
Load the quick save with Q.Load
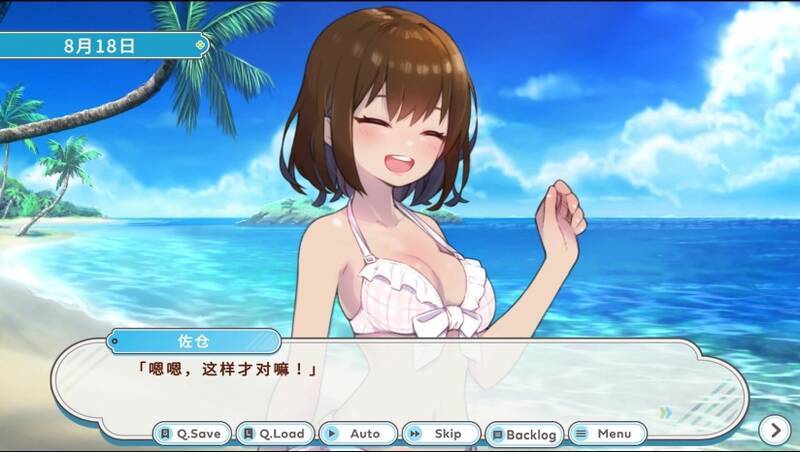coord(275,434)
